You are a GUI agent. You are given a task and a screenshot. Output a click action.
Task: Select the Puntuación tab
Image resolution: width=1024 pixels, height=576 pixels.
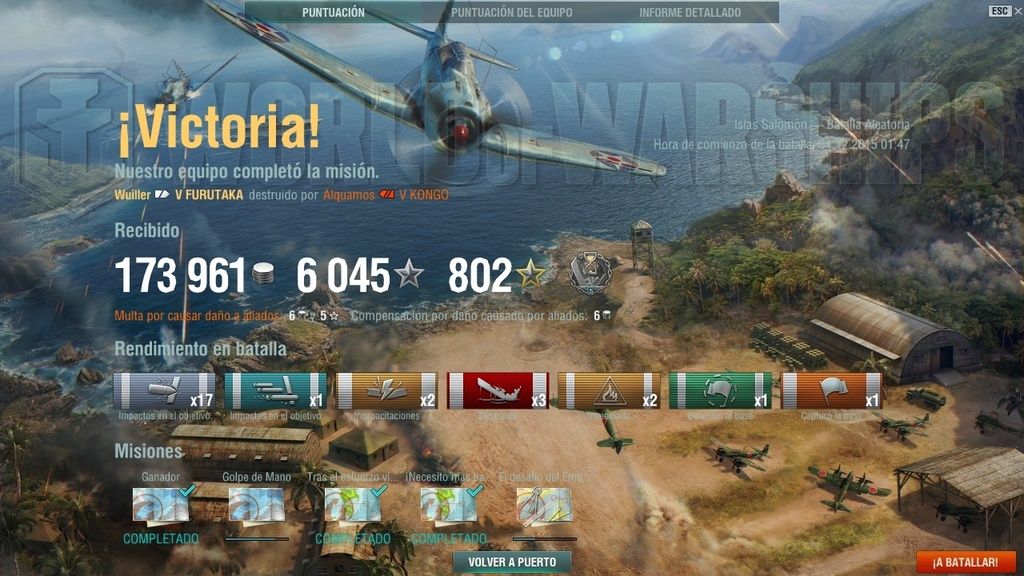point(333,13)
